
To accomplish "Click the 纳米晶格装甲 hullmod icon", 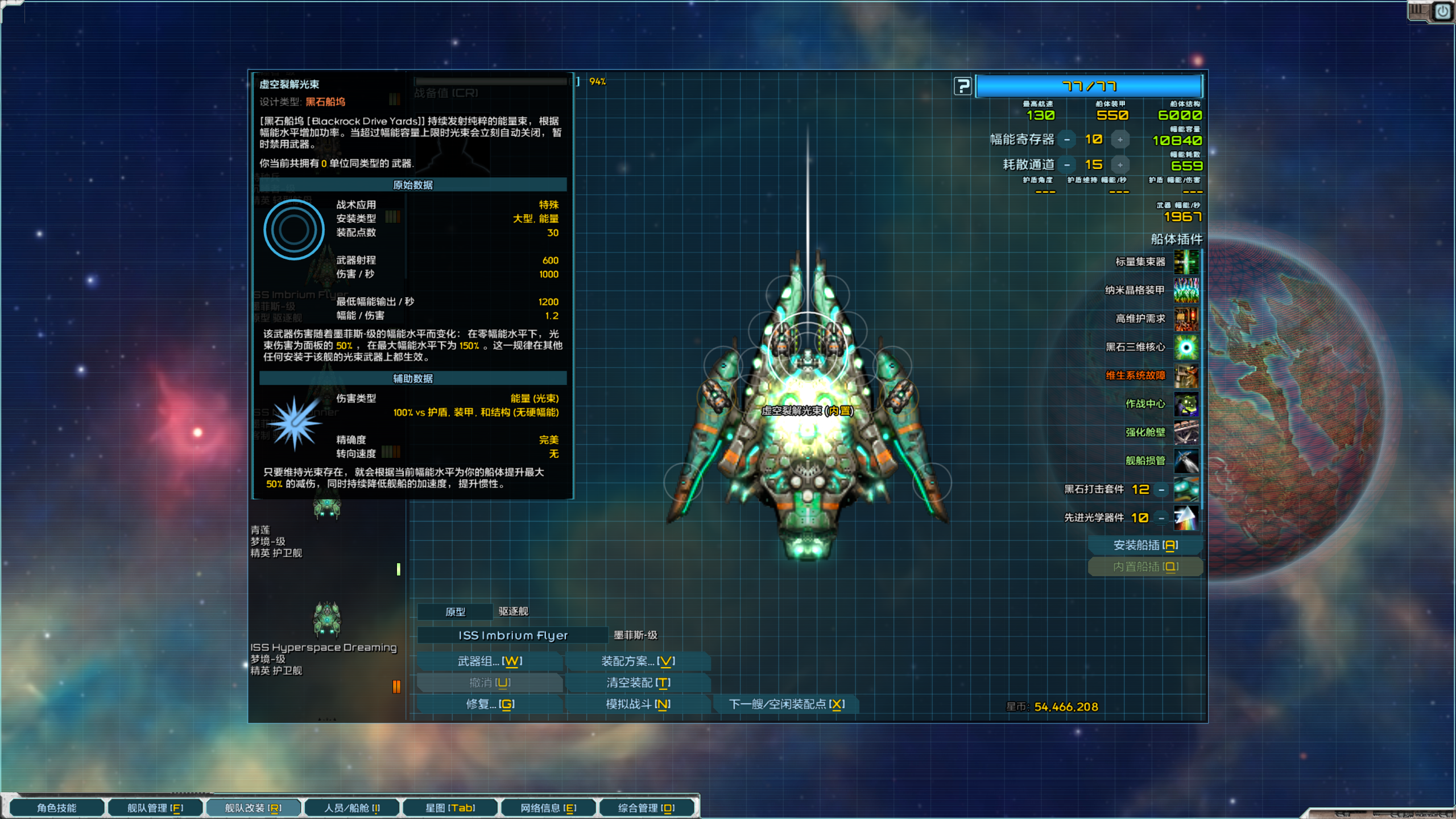I will pos(1187,290).
